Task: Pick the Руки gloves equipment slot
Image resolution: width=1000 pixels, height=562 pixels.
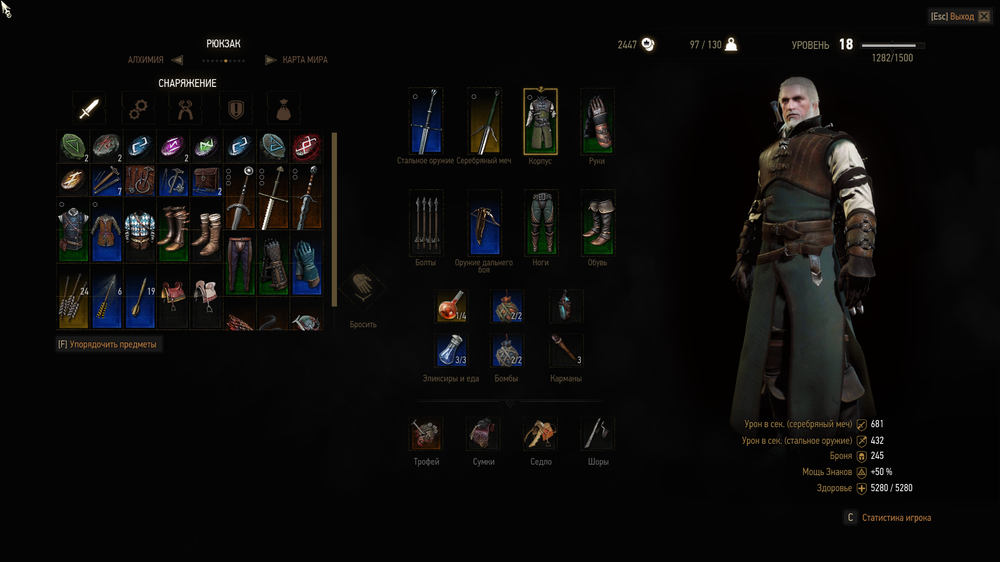Action: [597, 121]
